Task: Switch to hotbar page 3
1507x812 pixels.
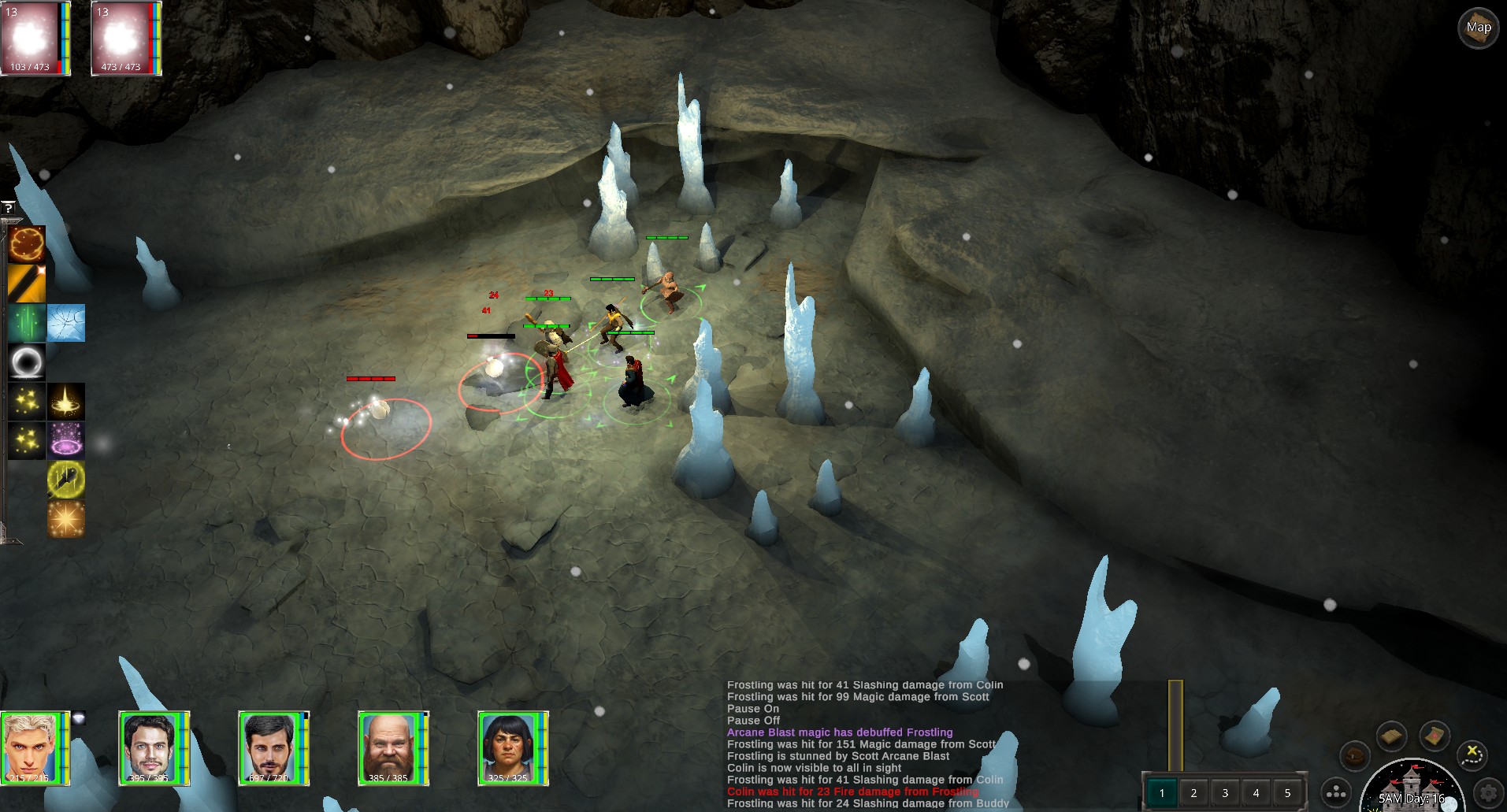Action: coord(1225,793)
